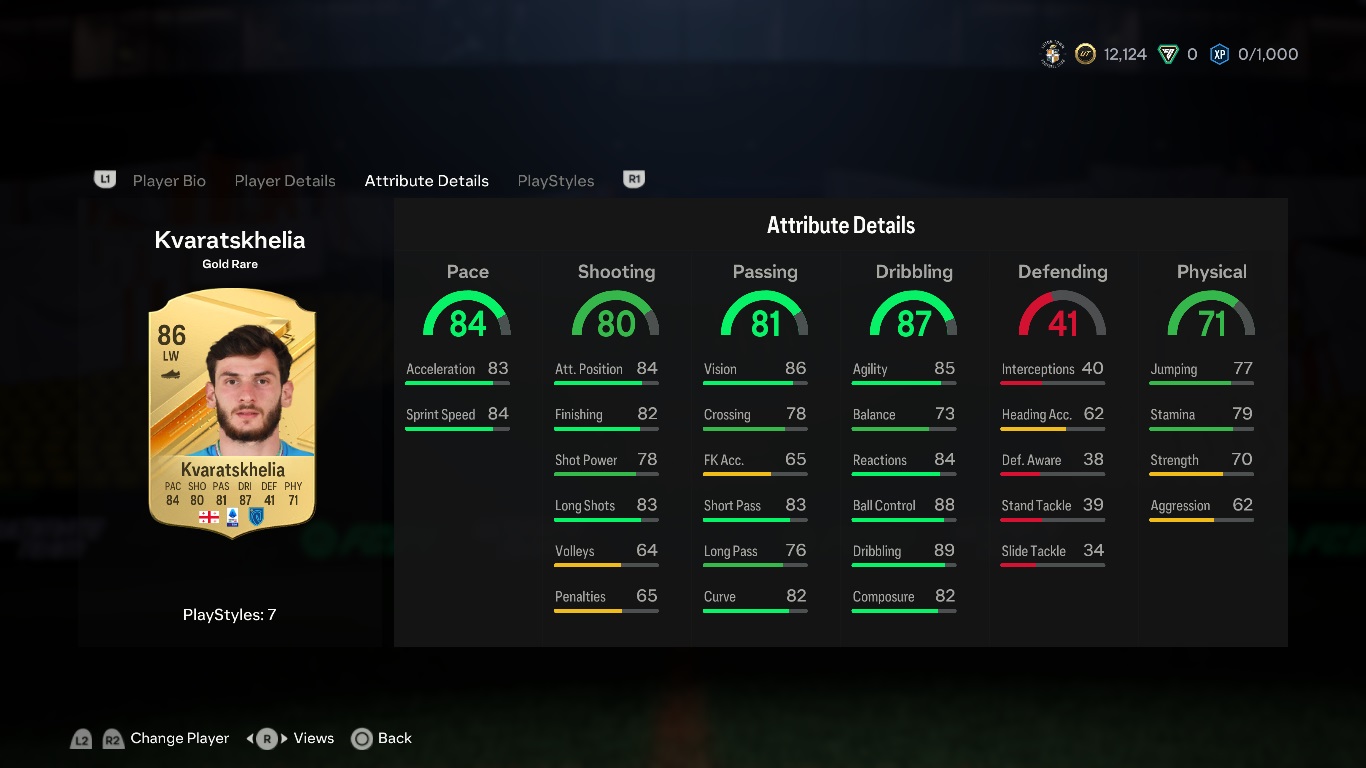Click the right arrow beside Views
The height and width of the screenshot is (768, 1366).
(286, 738)
